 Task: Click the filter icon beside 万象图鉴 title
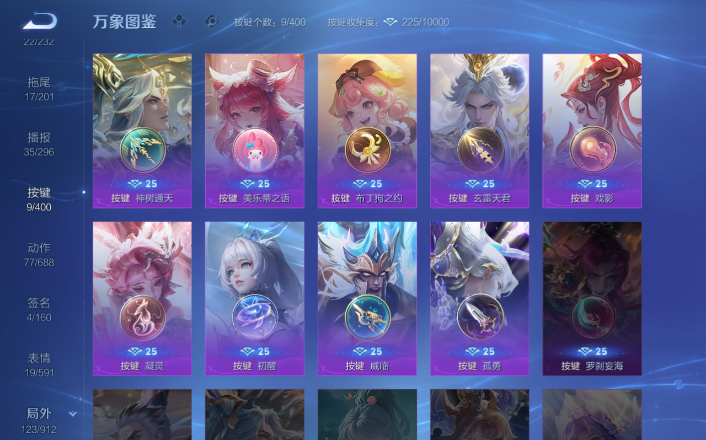pos(177,21)
